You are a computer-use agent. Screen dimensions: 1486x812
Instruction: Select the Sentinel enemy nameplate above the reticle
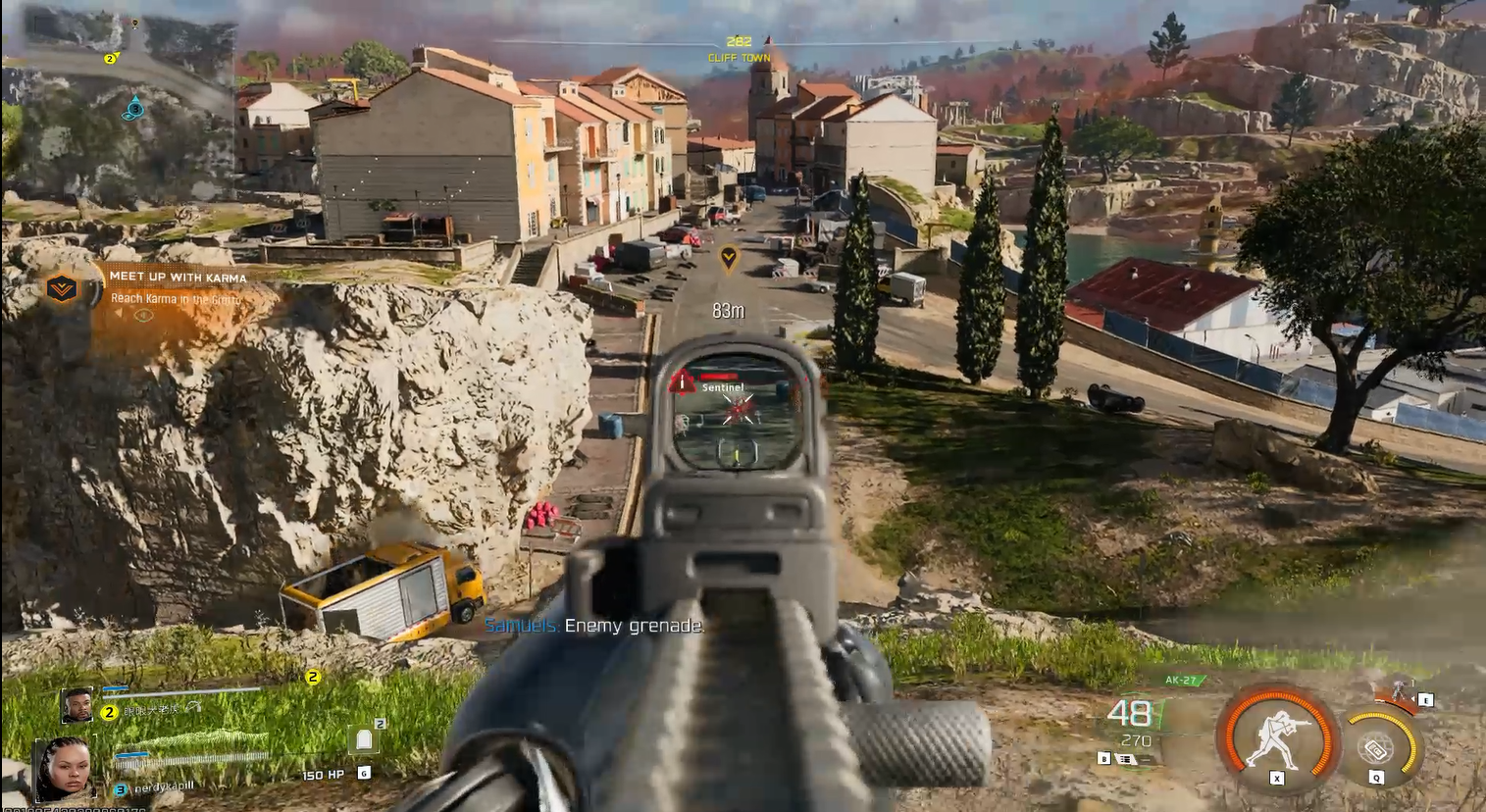point(724,387)
